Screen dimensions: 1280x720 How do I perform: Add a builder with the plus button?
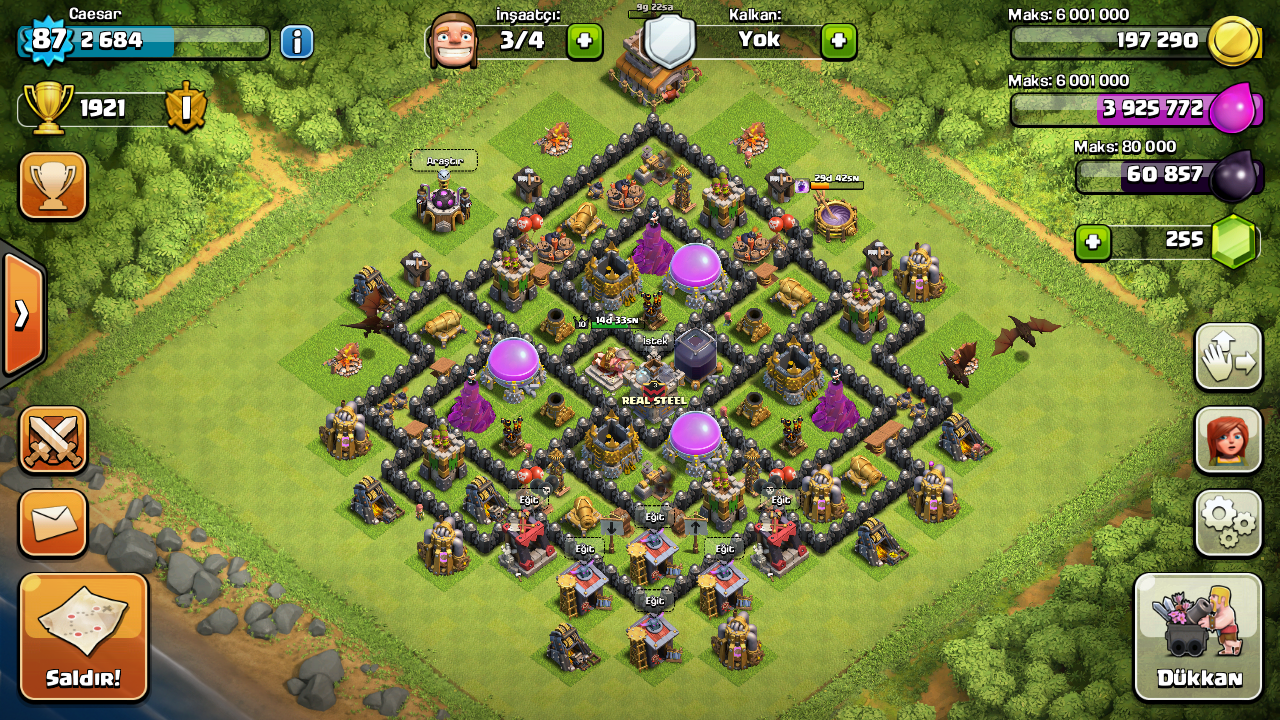(585, 41)
